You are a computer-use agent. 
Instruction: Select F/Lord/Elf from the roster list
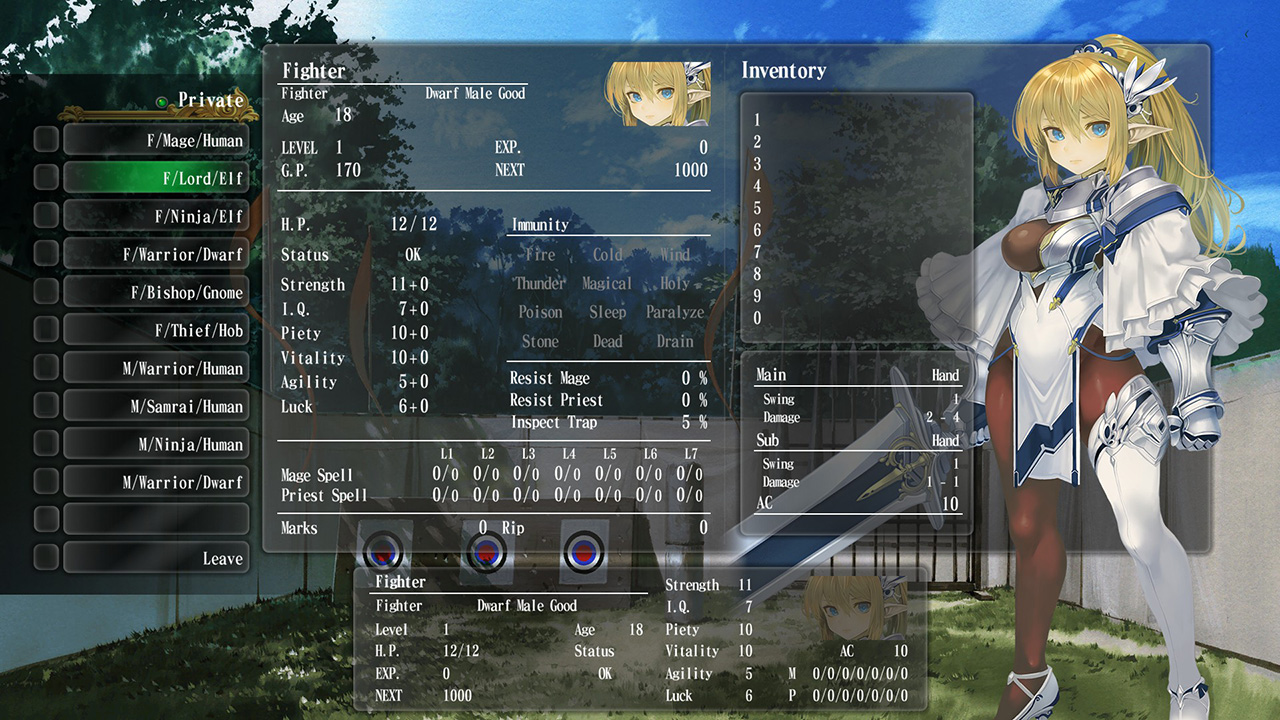(156, 178)
